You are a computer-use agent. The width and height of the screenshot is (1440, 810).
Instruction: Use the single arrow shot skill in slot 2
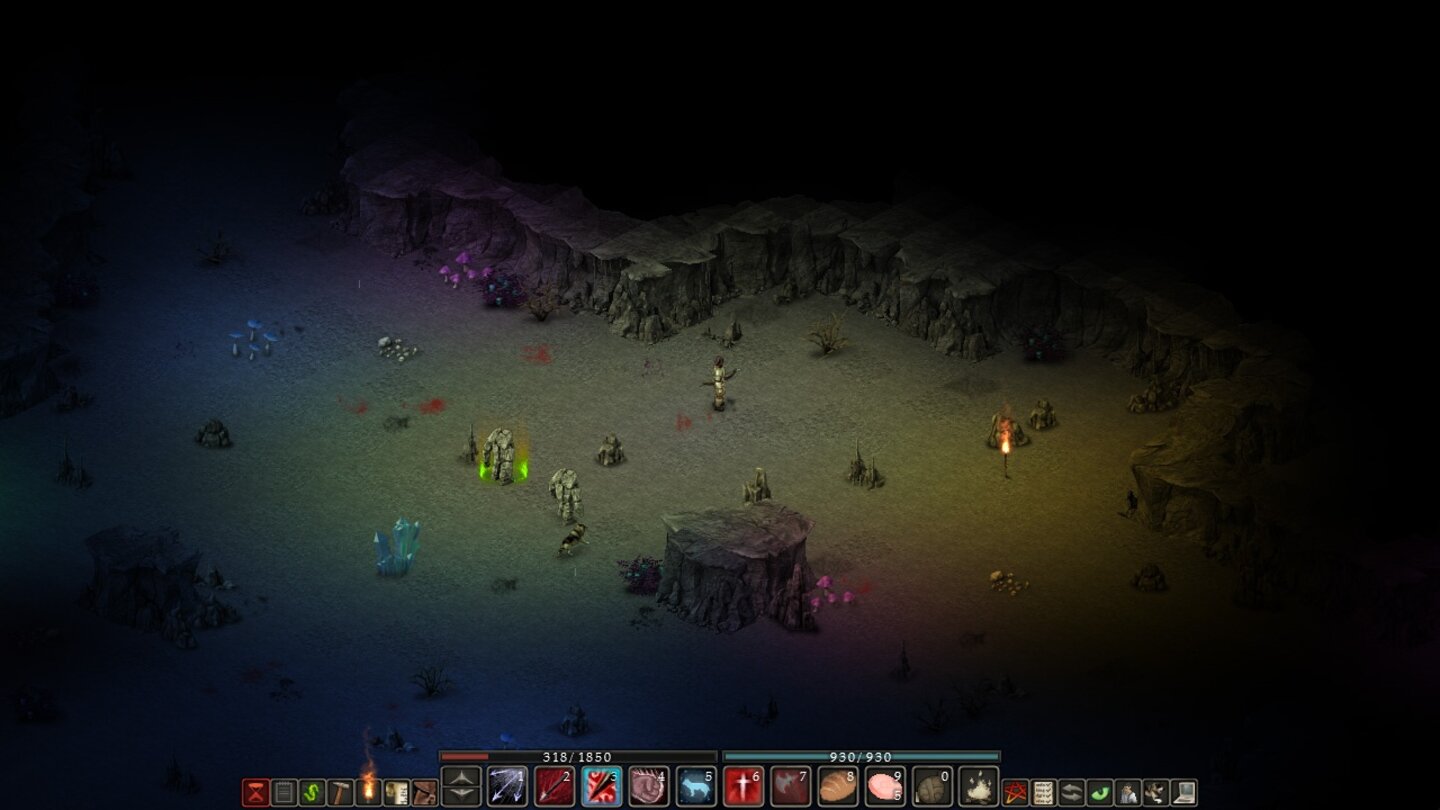tap(555, 787)
